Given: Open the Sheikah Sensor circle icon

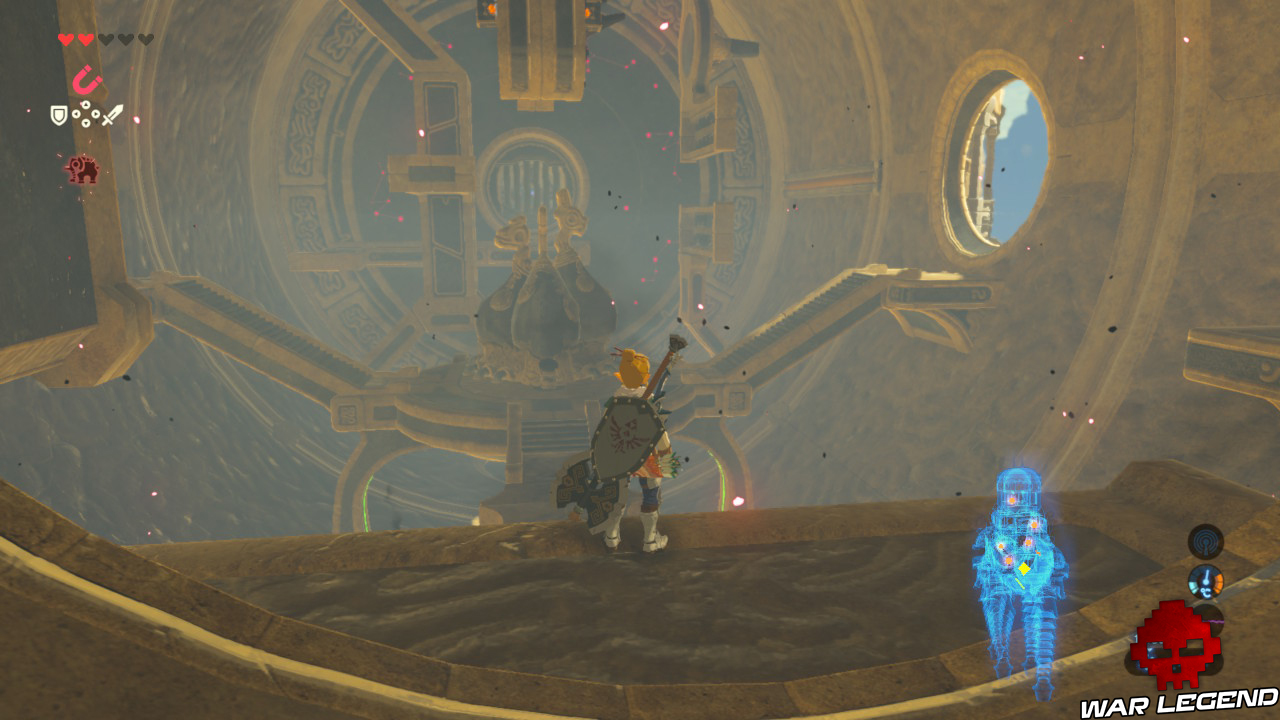Looking at the screenshot, I should (1205, 541).
